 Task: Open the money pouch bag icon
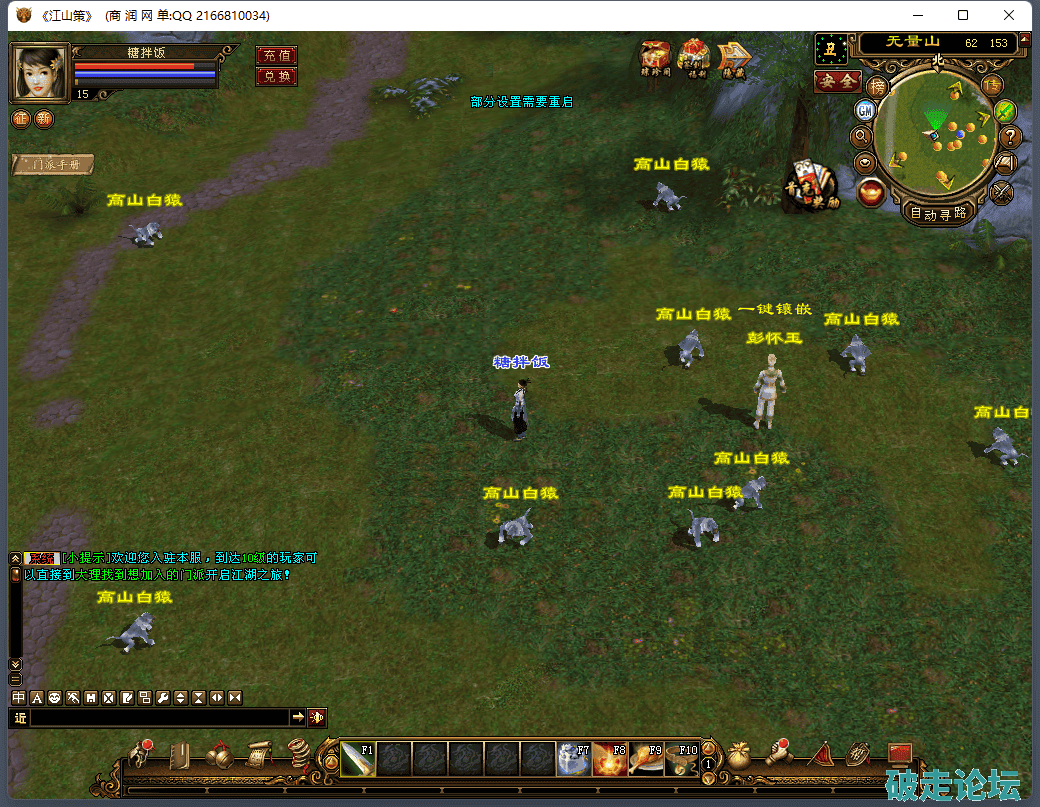tap(740, 757)
